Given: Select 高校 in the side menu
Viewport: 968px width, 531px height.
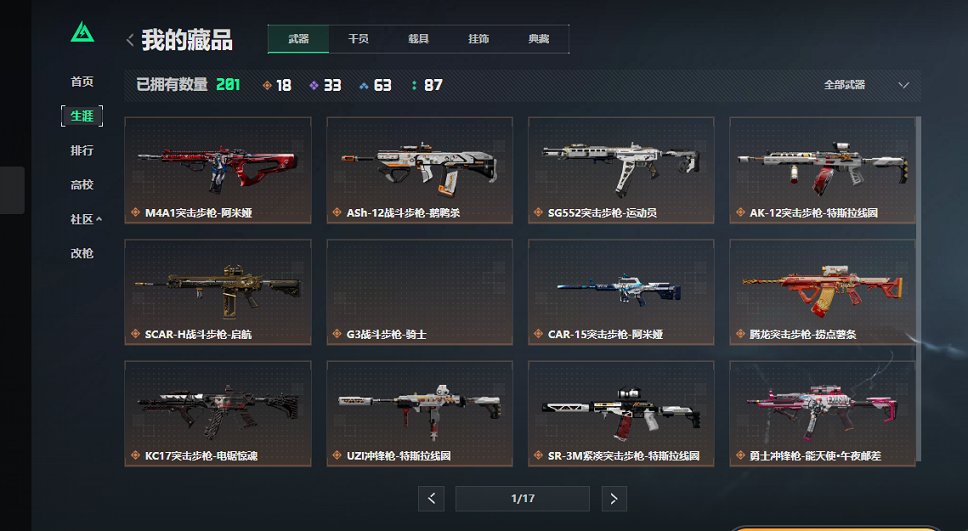Looking at the screenshot, I should (82, 184).
